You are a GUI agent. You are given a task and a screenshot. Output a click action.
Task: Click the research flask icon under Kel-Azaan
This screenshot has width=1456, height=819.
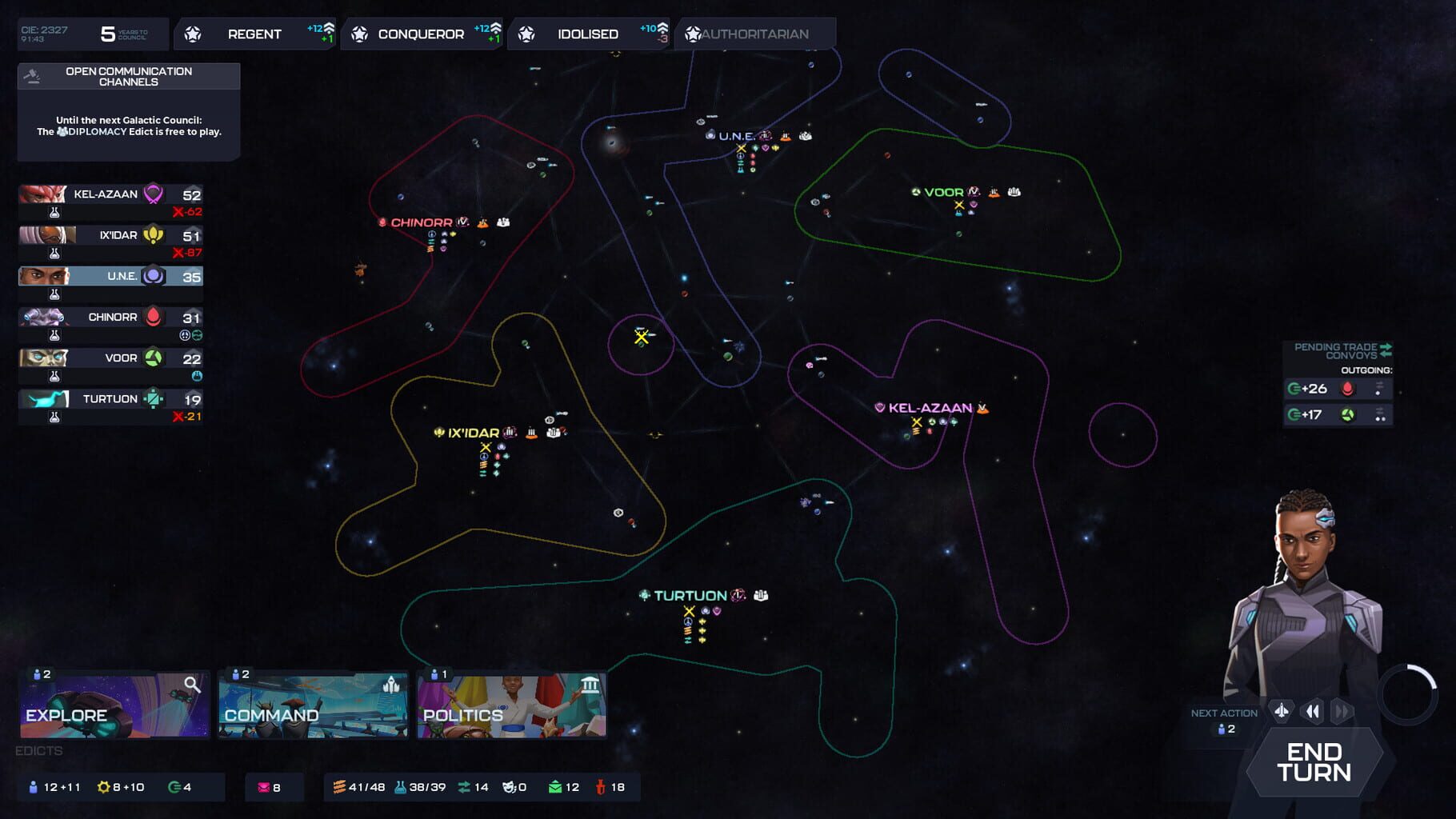click(53, 212)
